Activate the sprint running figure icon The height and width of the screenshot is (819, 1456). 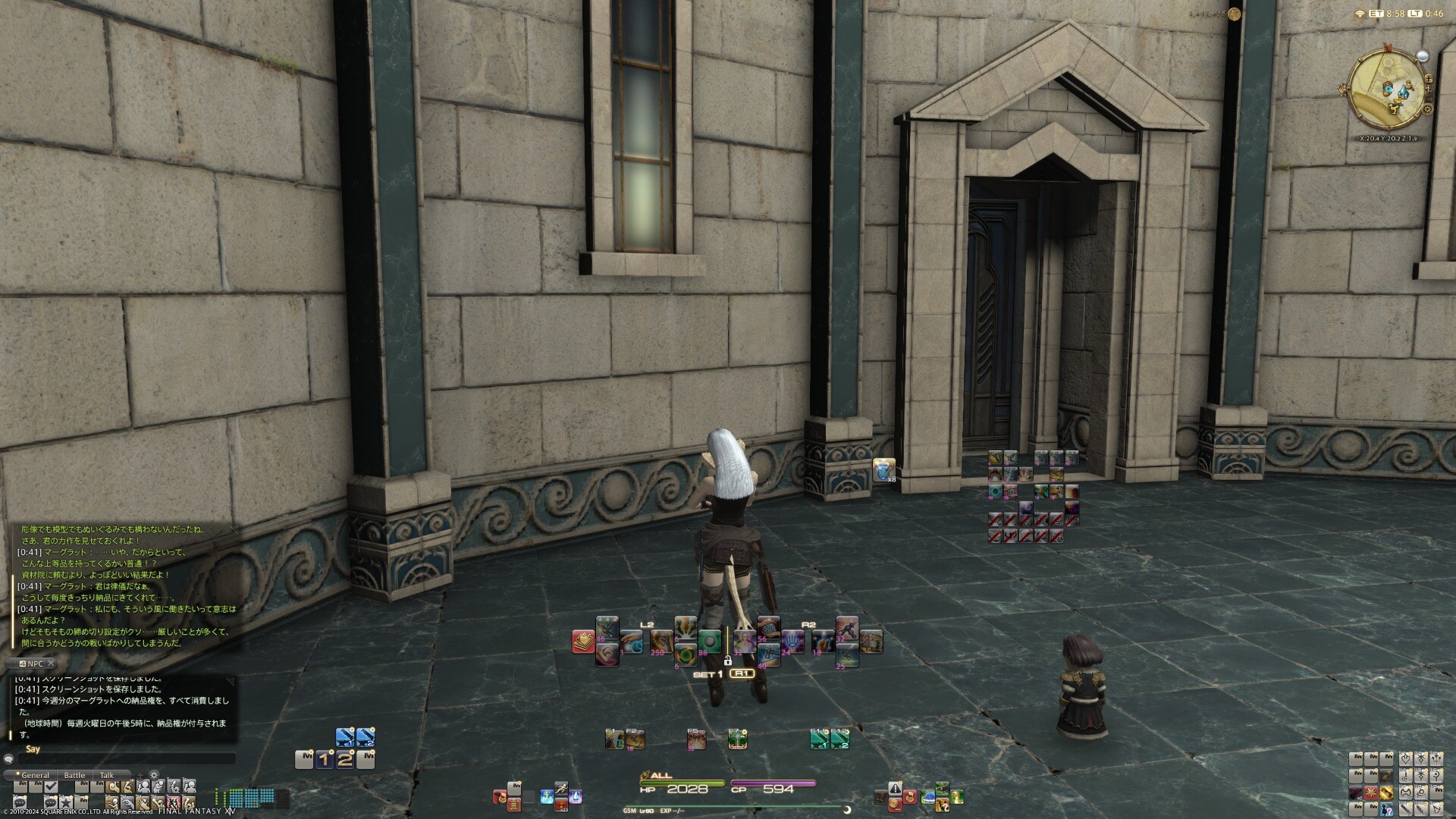click(x=560, y=789)
